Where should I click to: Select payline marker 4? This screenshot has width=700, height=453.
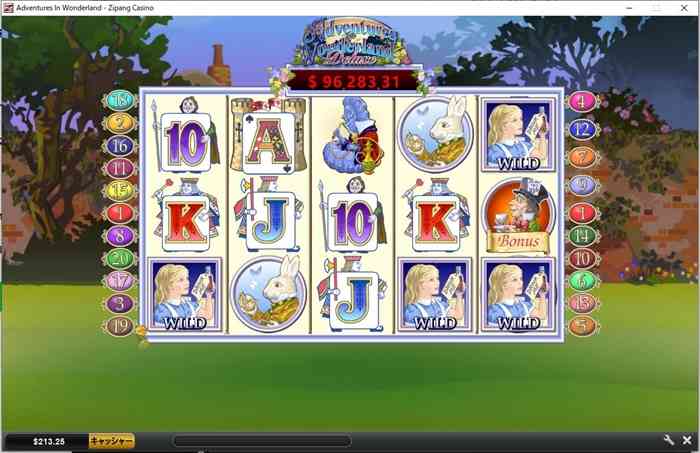click(582, 101)
